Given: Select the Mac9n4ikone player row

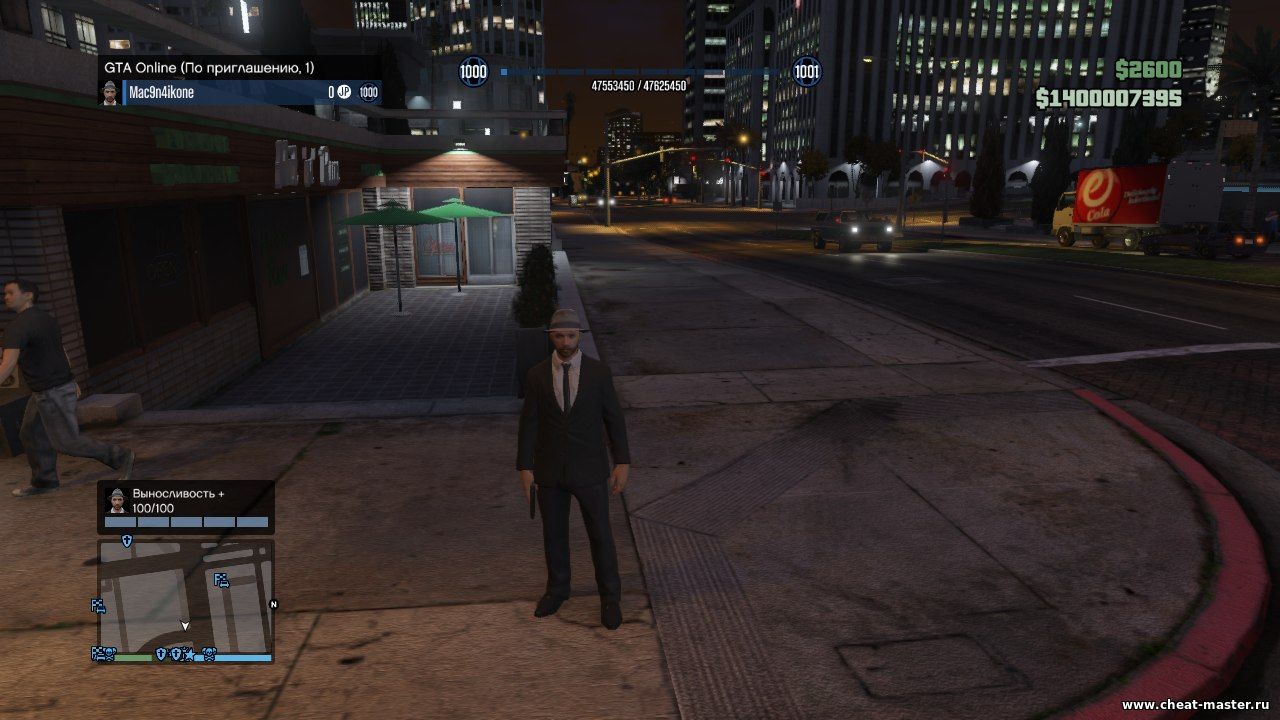Looking at the screenshot, I should point(240,93).
